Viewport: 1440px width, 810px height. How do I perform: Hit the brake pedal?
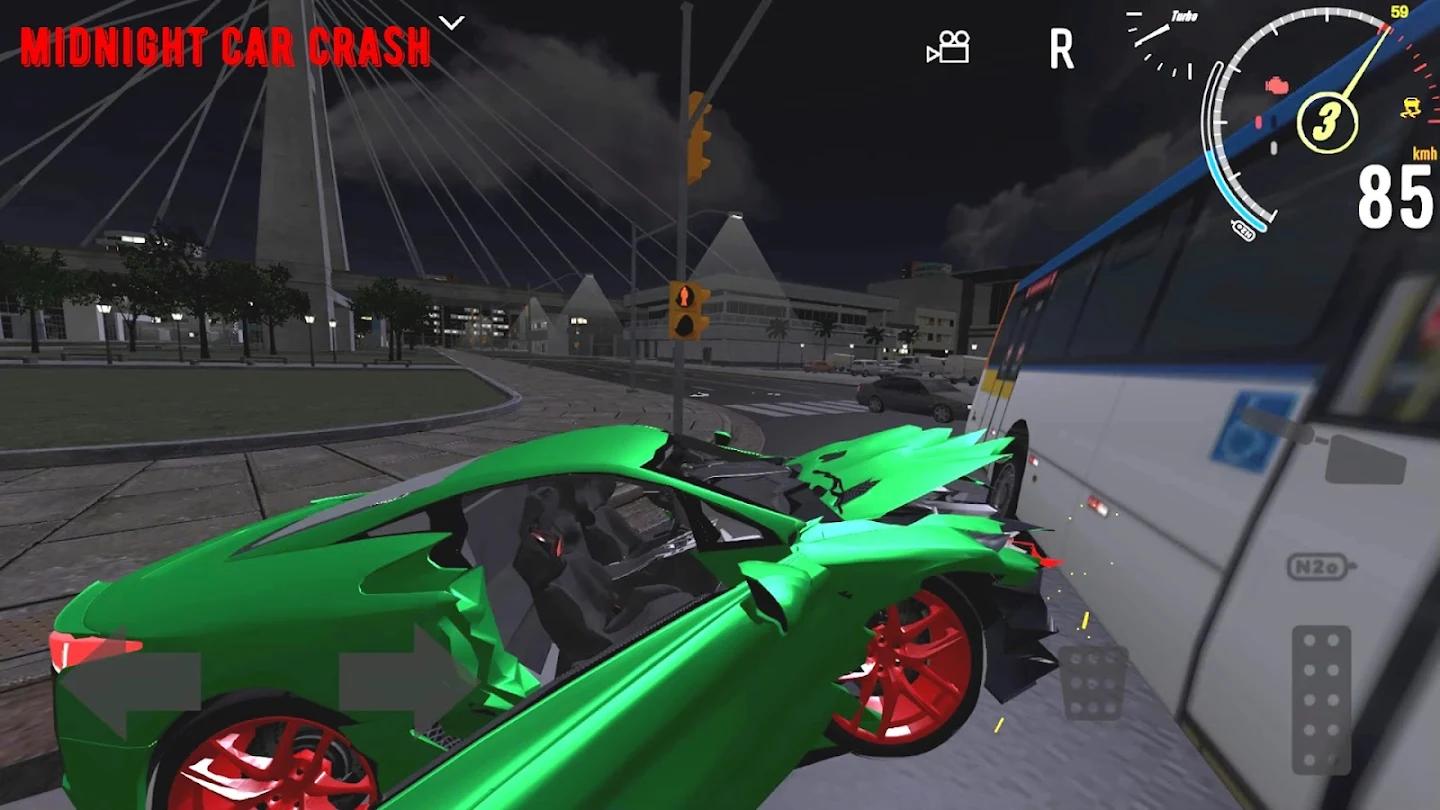[1093, 681]
